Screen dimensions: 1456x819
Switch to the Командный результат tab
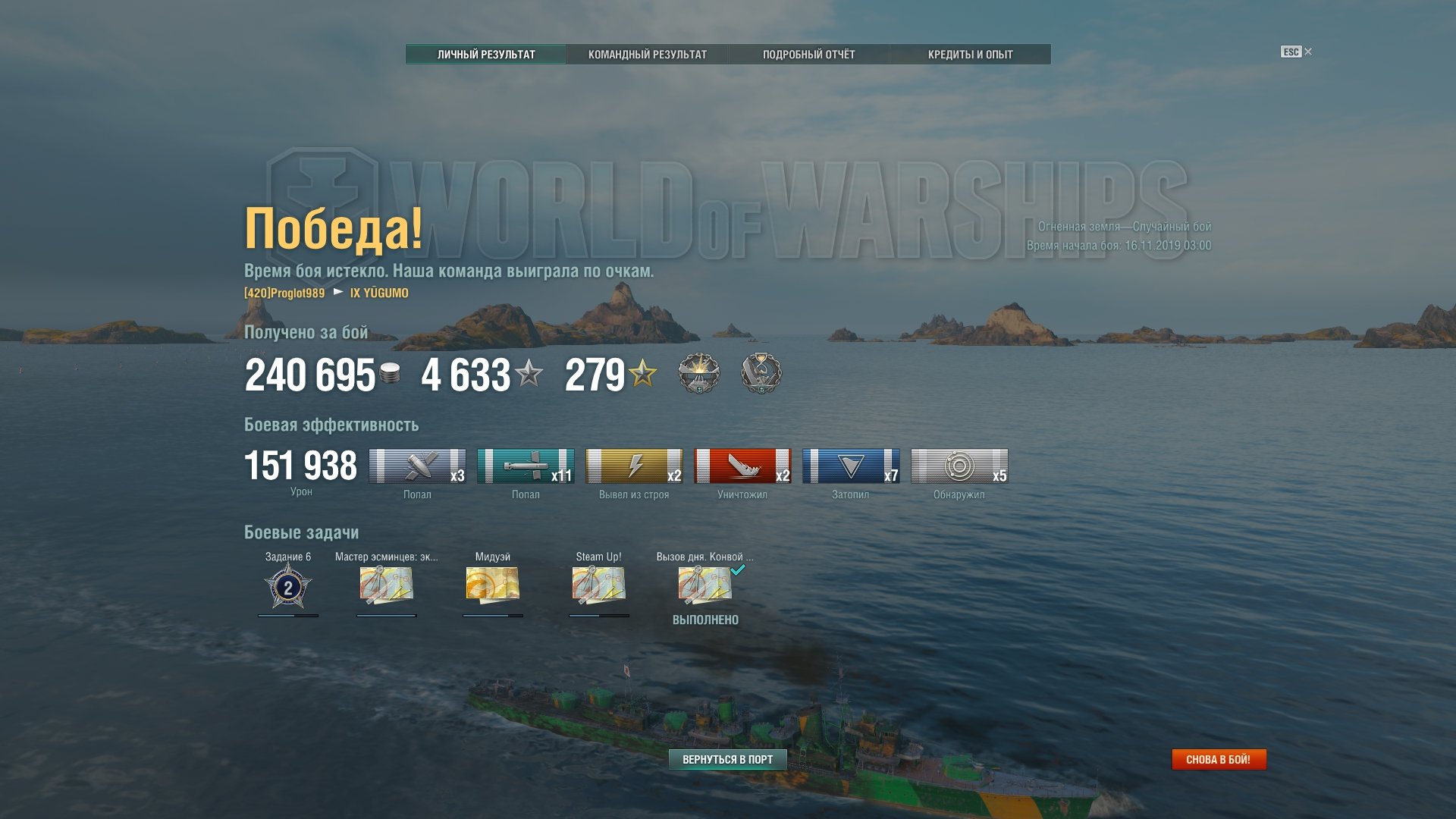coord(647,55)
